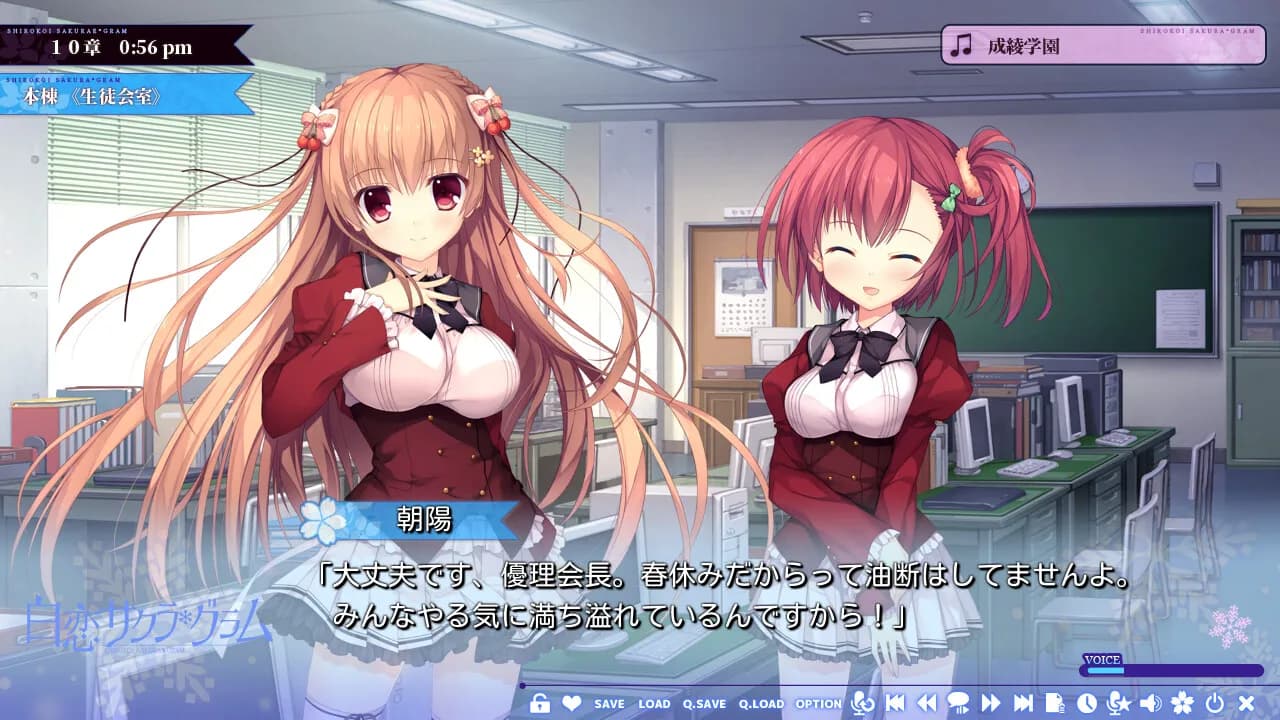The width and height of the screenshot is (1280, 720).
Task: Select the voice replay icon
Action: 863,703
